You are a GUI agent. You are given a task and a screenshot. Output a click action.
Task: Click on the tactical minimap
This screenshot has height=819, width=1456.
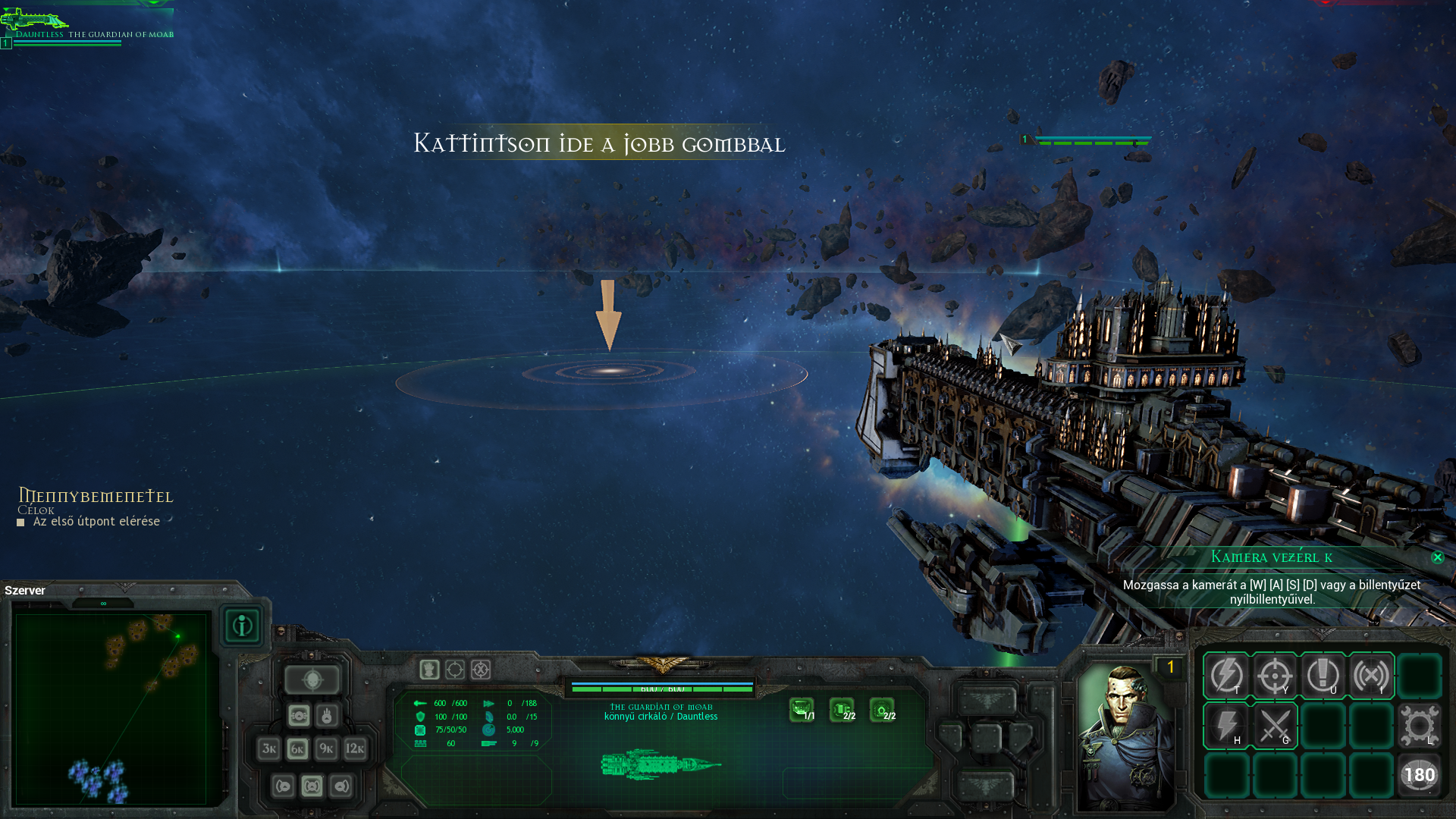111,708
